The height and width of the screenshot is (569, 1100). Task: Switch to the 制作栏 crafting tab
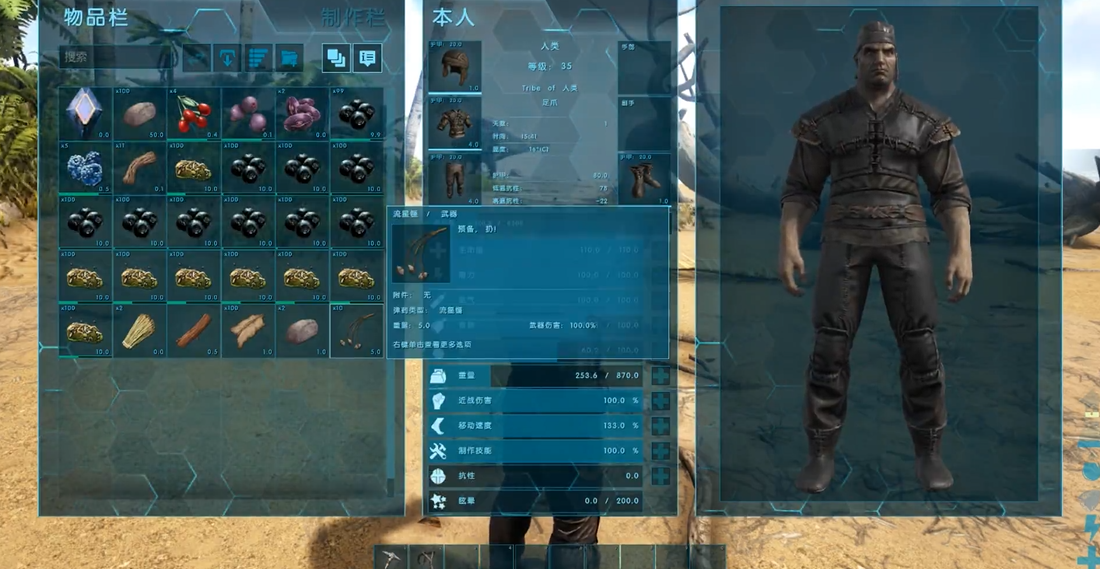(352, 19)
